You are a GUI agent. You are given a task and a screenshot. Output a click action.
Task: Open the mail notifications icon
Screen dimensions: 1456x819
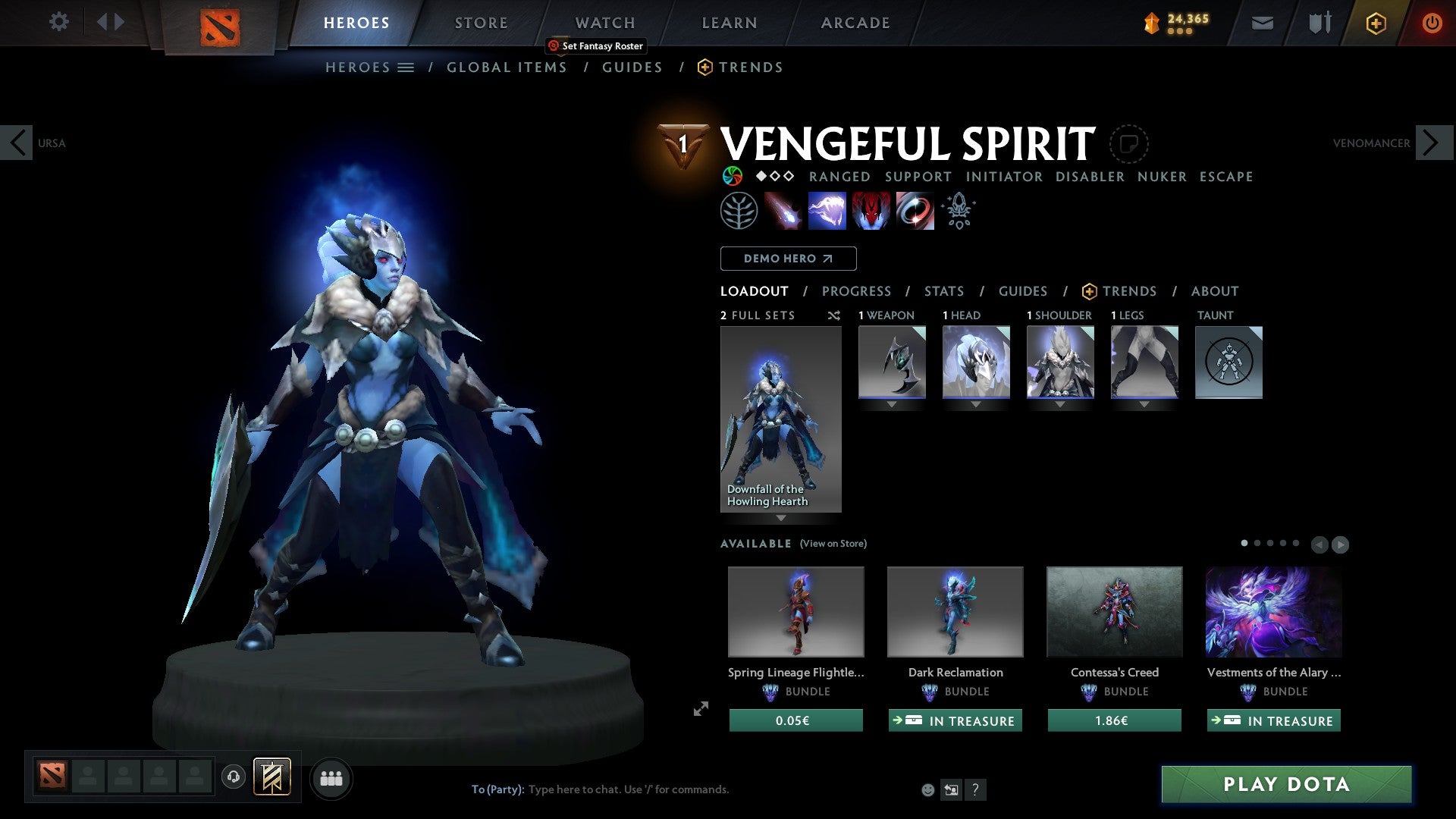[1262, 23]
